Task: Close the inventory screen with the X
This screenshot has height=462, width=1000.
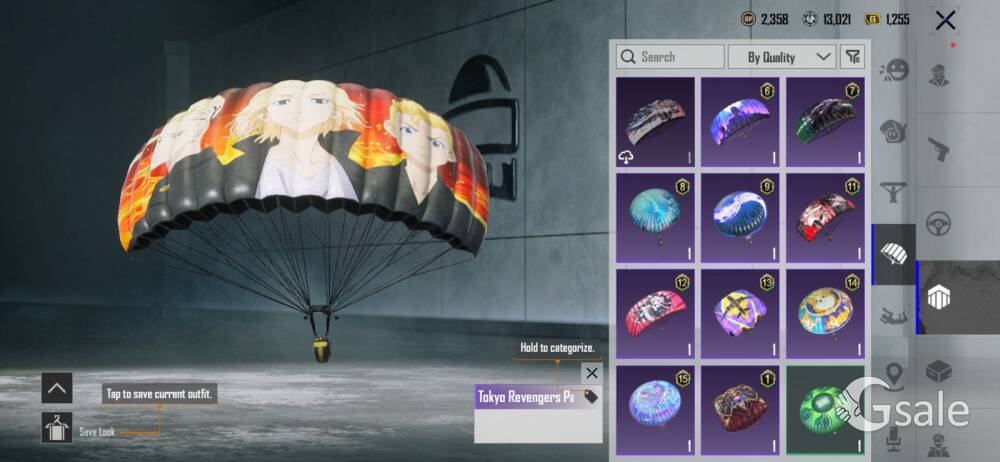Action: tap(945, 20)
